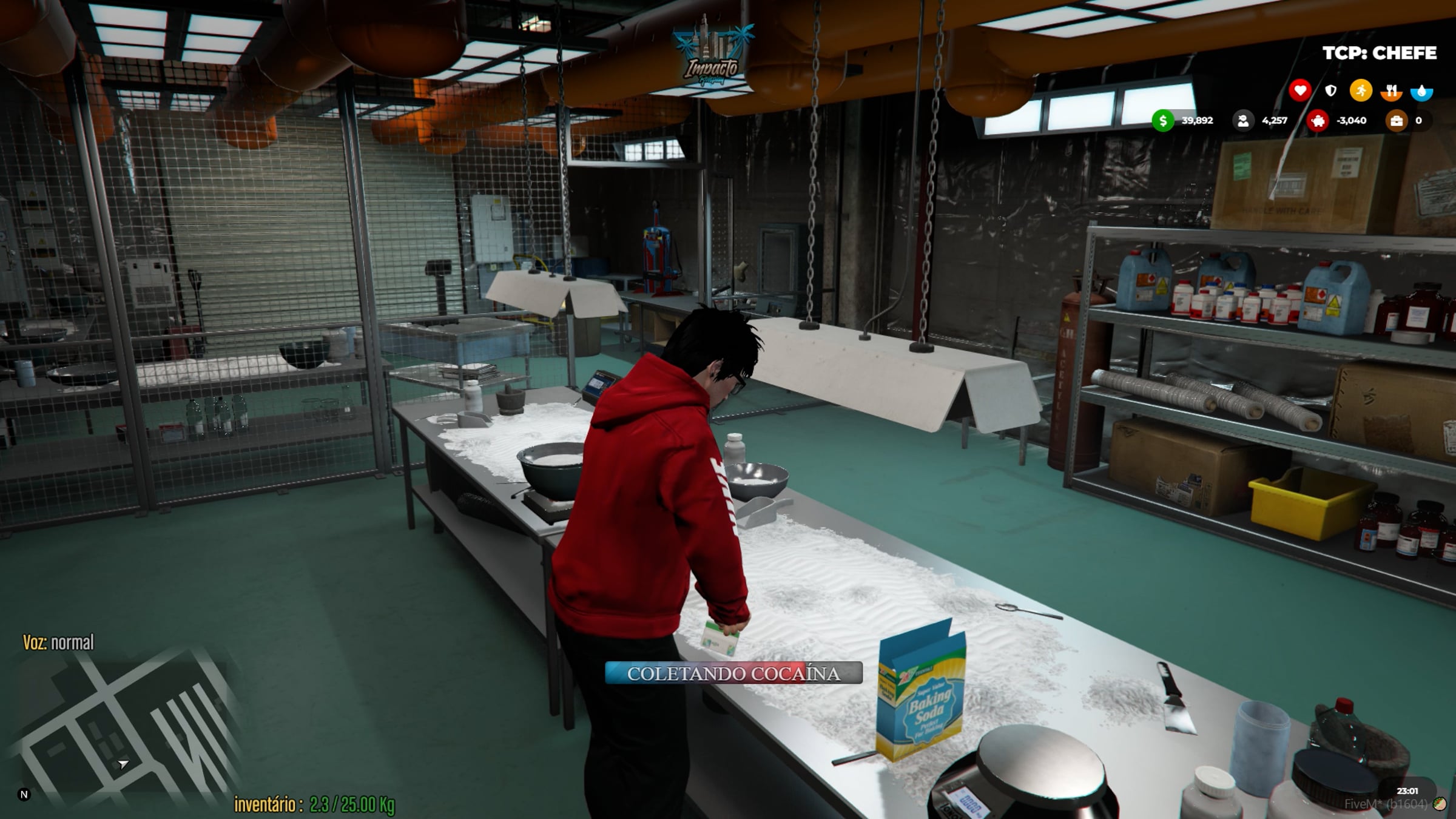Click the red heart health icon
Screen dimensions: 1456x819
click(1299, 91)
